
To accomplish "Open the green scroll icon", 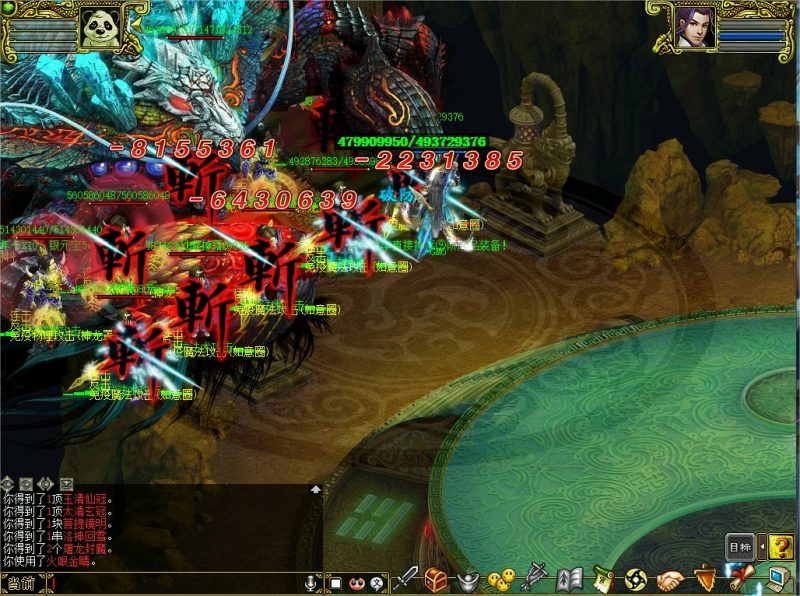I will pyautogui.click(x=603, y=578).
